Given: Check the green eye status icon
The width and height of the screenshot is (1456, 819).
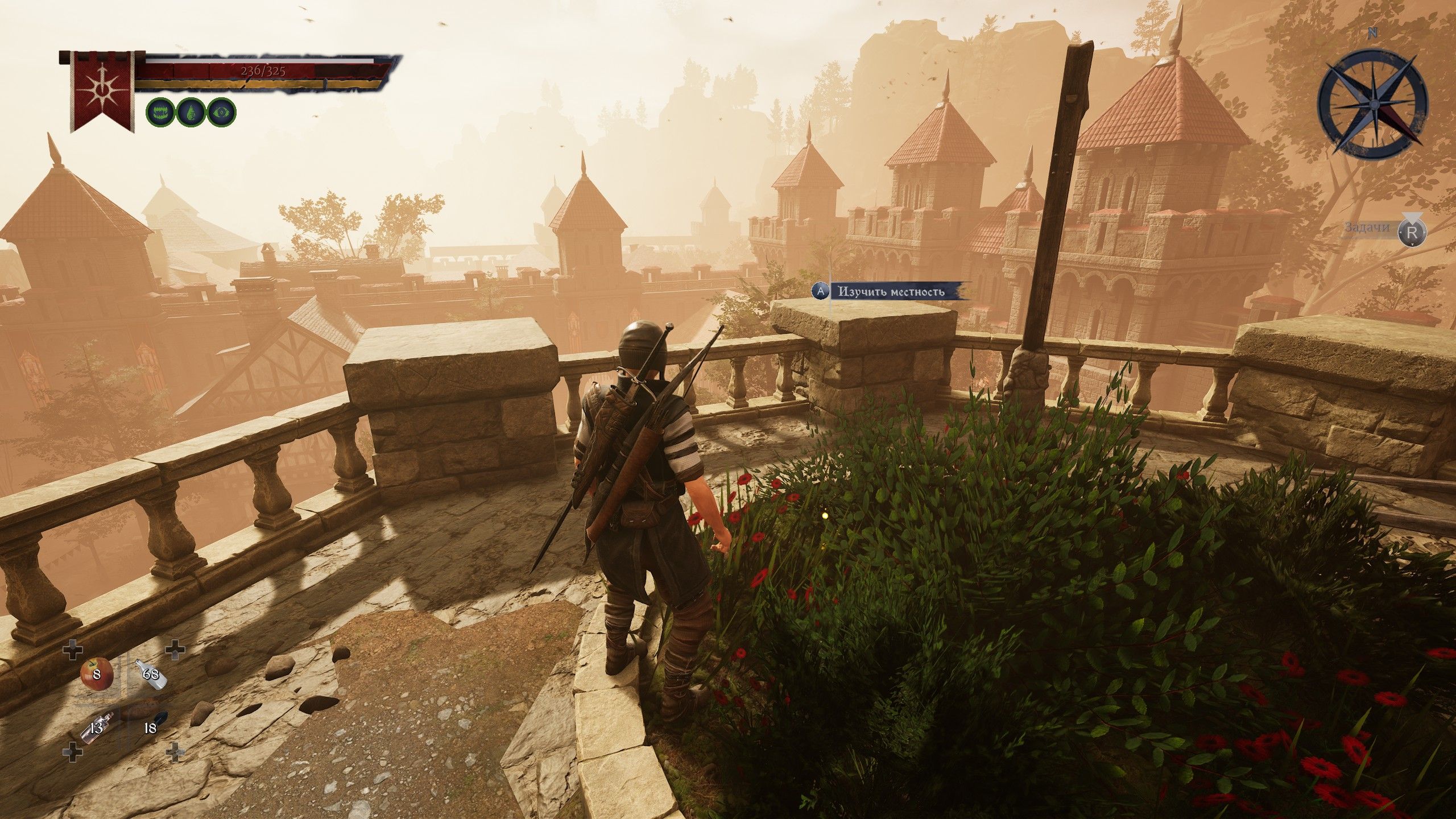Looking at the screenshot, I should click(221, 112).
